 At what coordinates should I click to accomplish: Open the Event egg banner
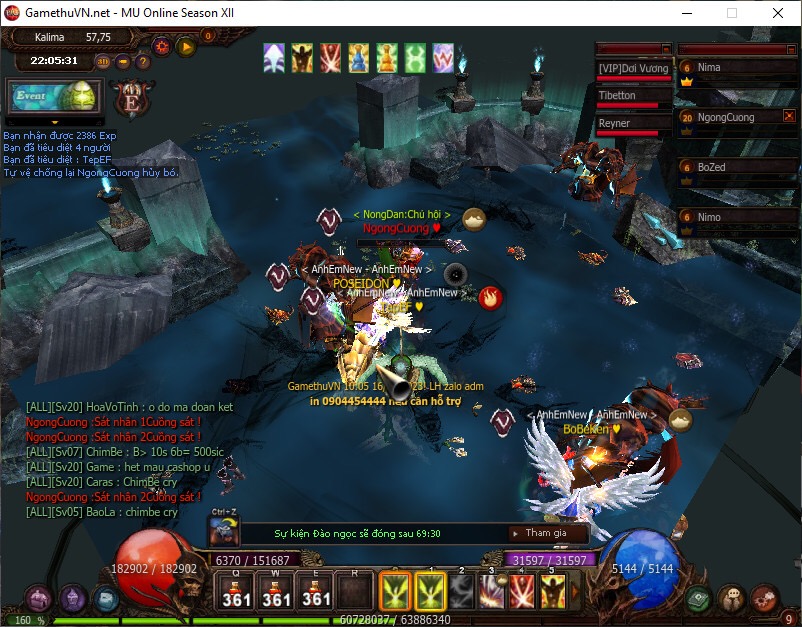click(50, 96)
